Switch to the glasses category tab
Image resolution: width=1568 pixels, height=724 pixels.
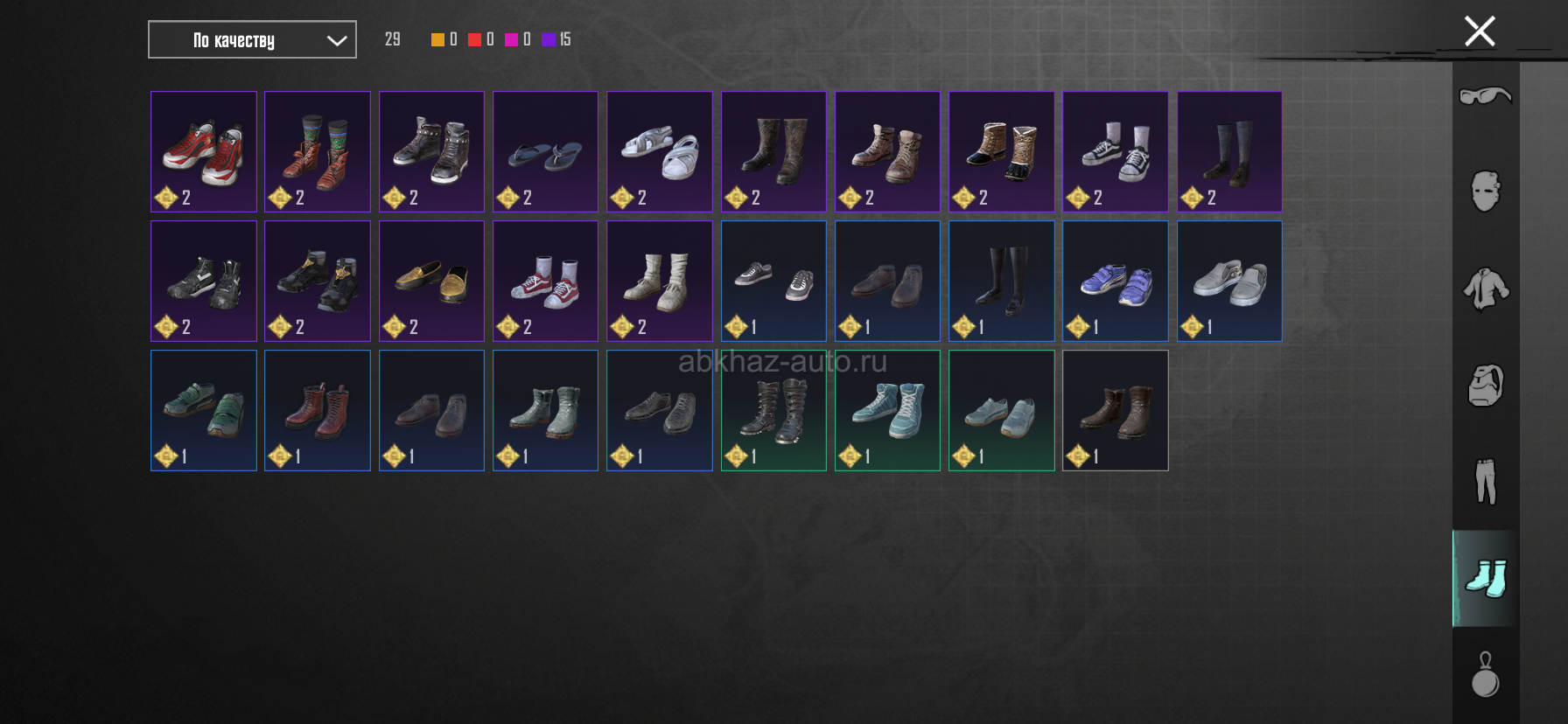tap(1485, 95)
